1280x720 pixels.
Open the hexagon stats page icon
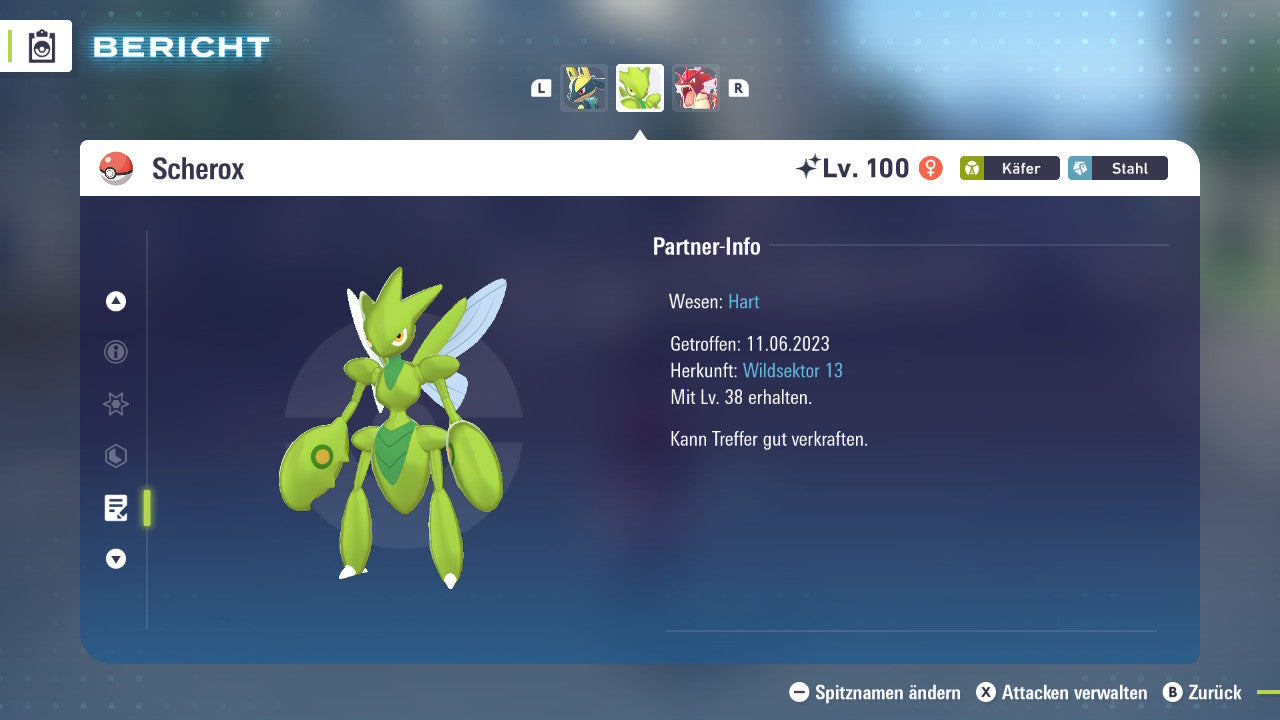(115, 456)
